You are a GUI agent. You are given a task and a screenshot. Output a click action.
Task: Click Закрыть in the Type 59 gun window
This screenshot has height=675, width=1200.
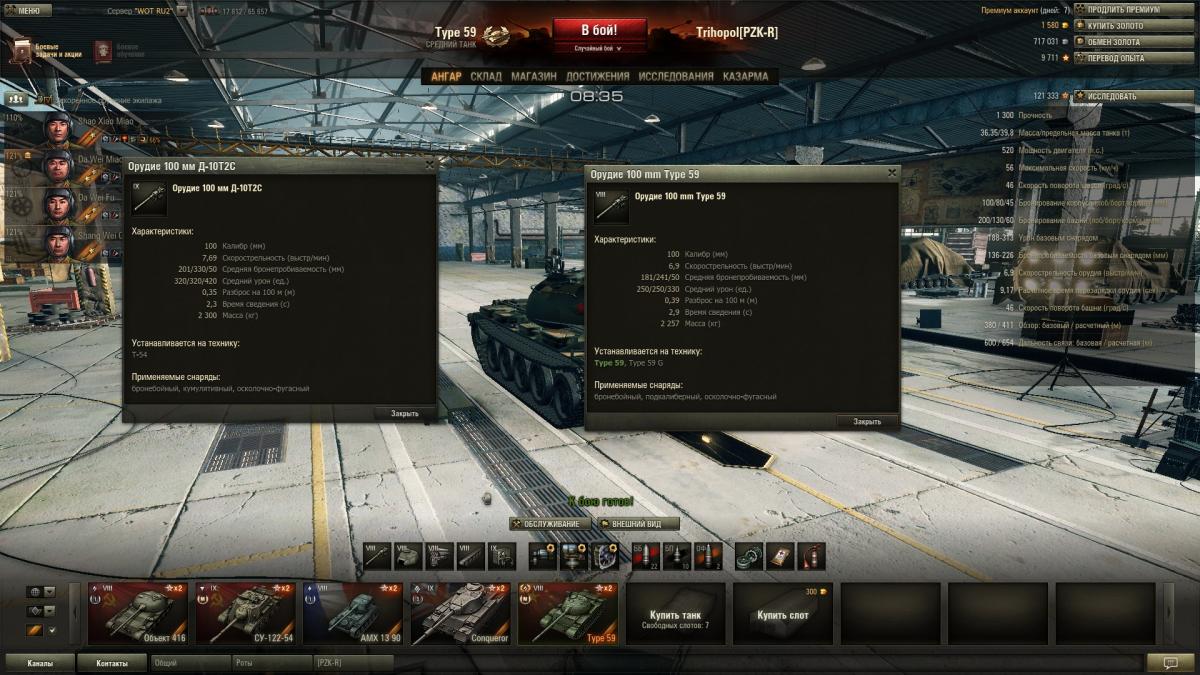coord(867,422)
